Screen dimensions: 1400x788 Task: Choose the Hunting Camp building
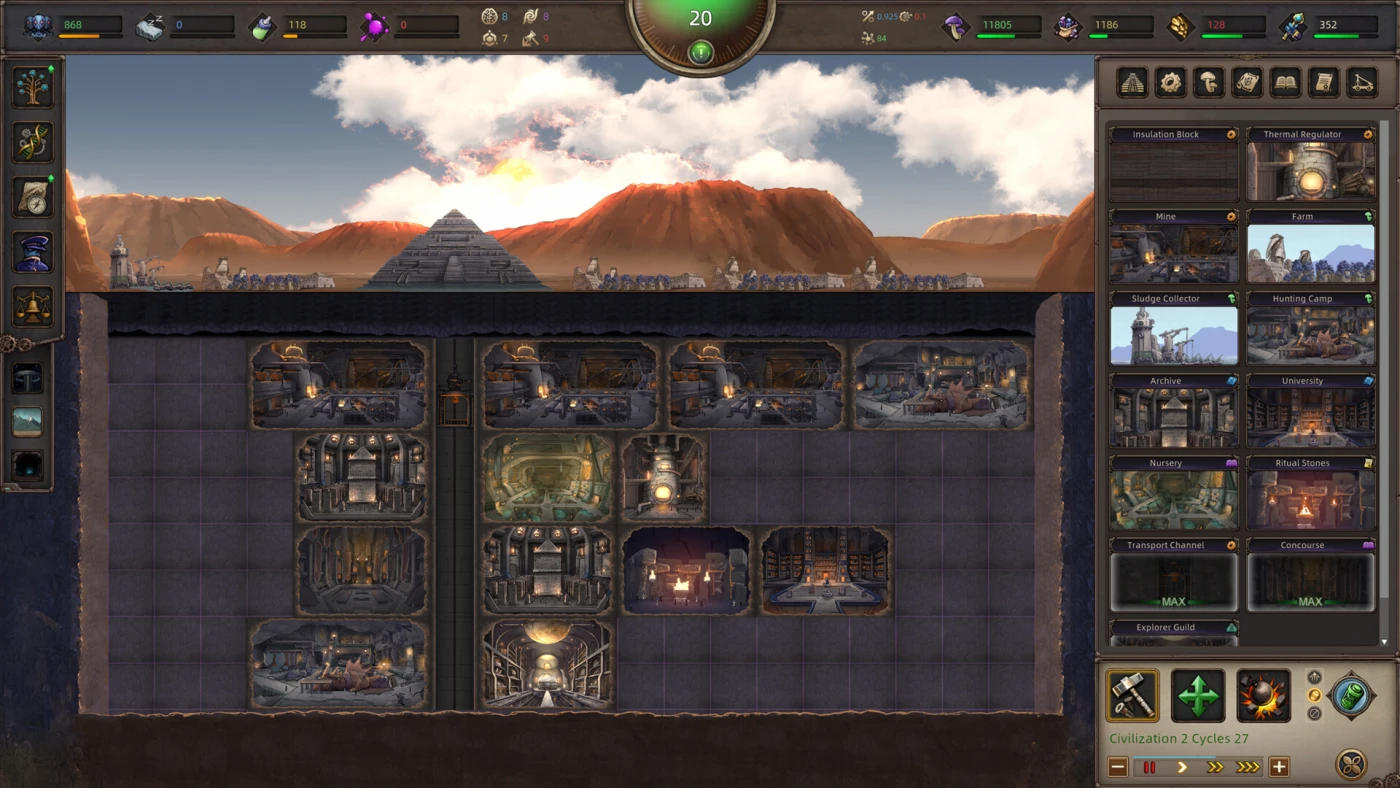pos(1310,329)
